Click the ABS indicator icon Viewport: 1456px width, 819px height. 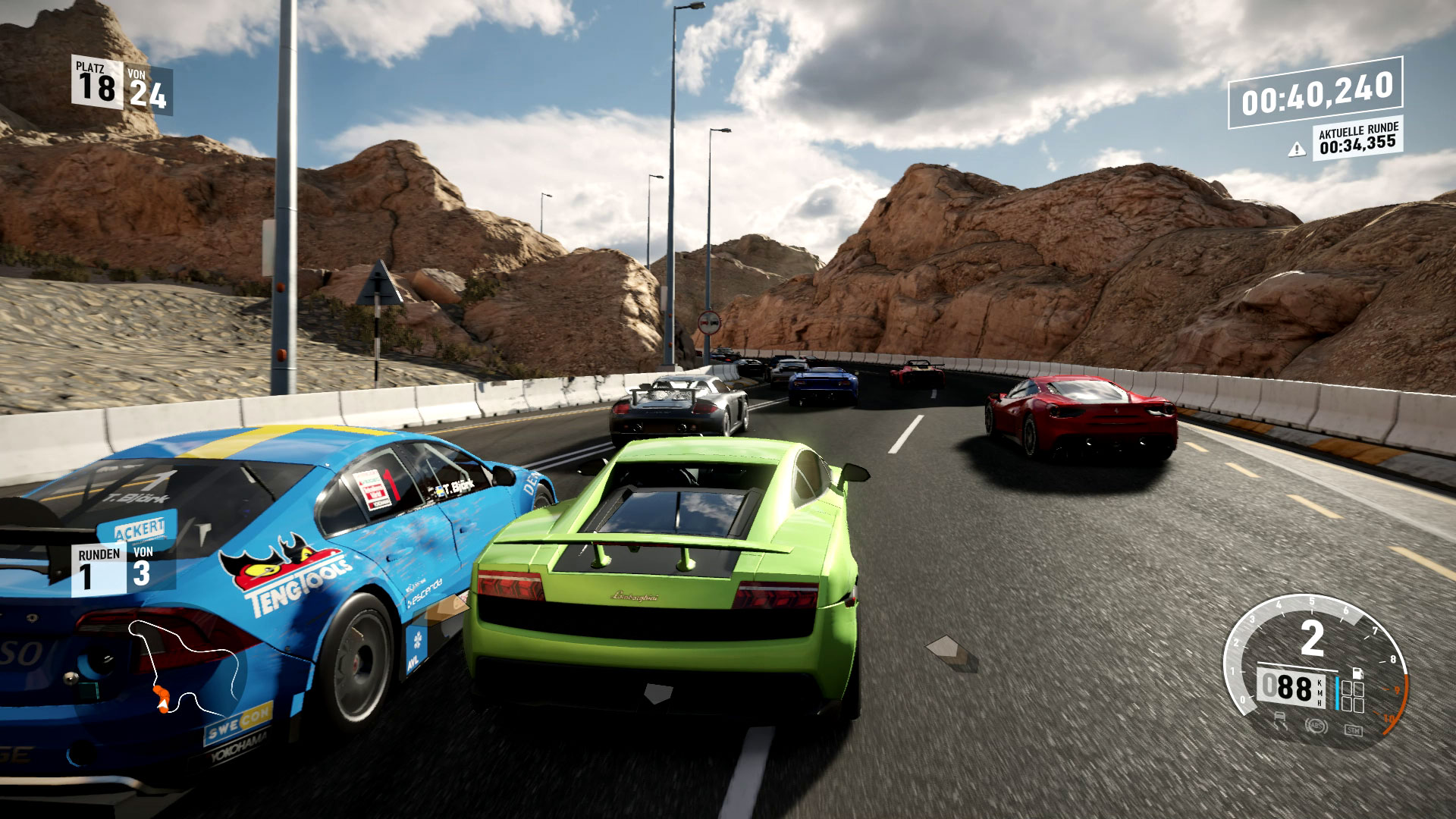pyautogui.click(x=1316, y=725)
